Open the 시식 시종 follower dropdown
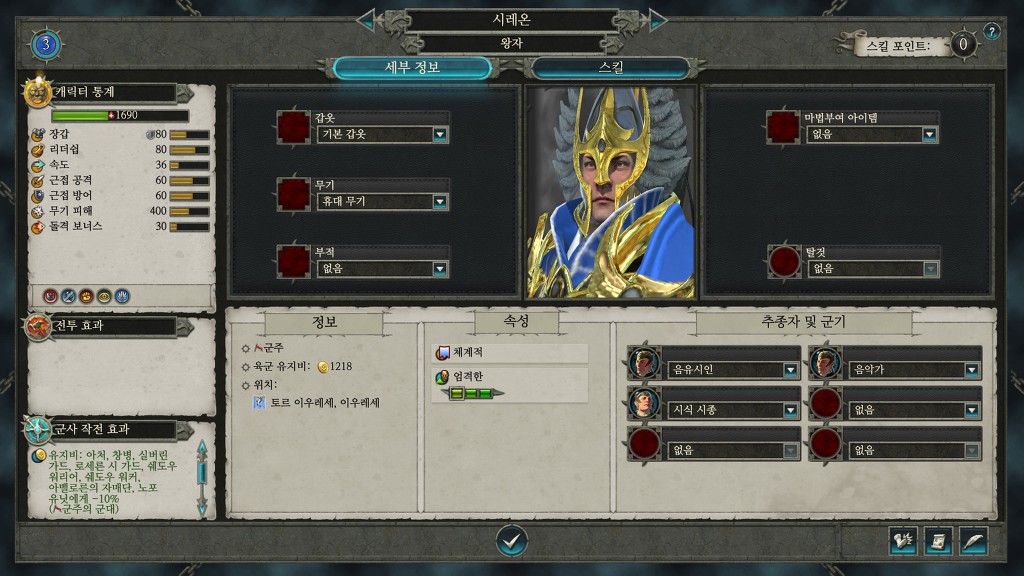1024x576 pixels. [x=790, y=410]
